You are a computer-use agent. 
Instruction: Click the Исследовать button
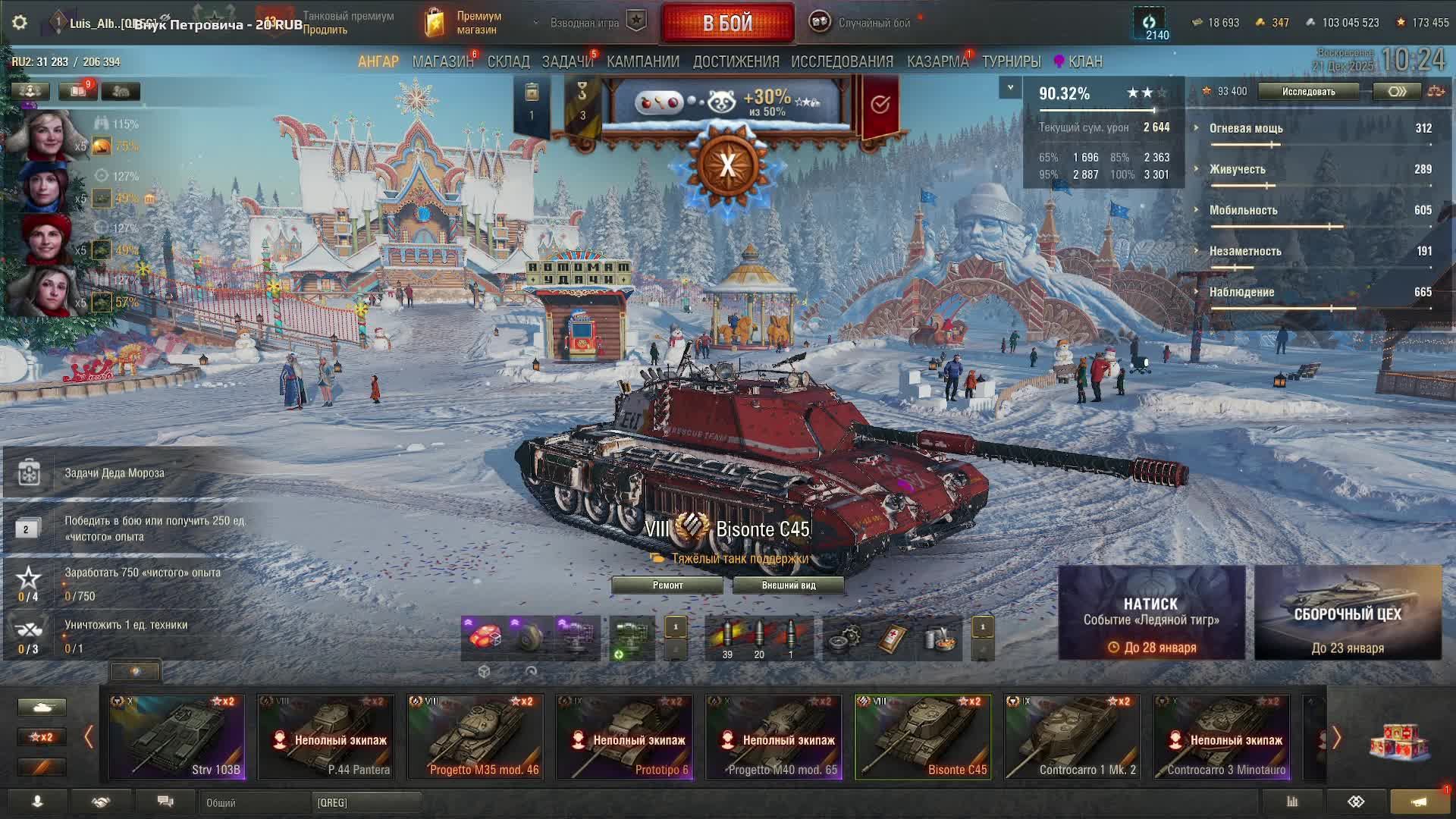pos(1308,92)
